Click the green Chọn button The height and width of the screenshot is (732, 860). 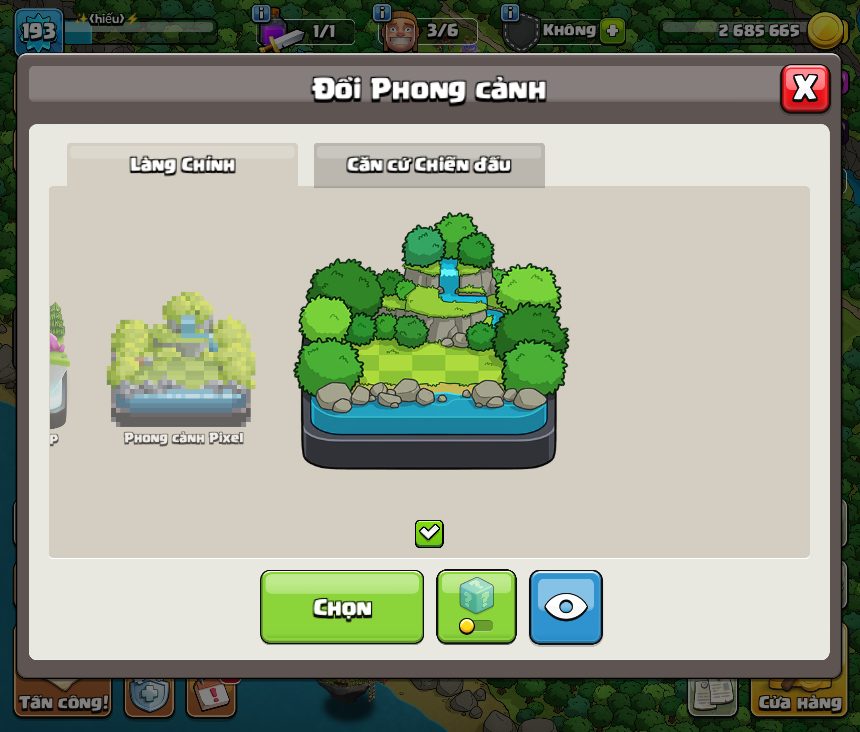point(342,607)
